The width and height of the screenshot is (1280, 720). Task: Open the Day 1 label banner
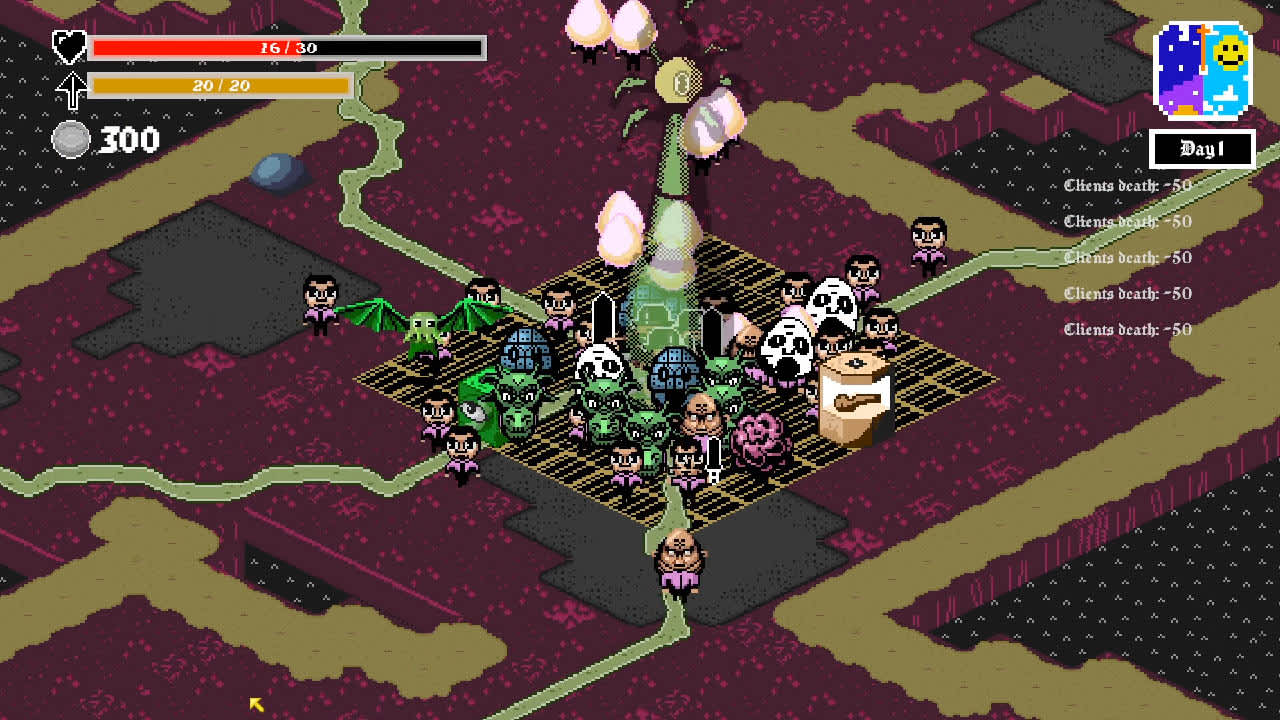pos(1203,150)
